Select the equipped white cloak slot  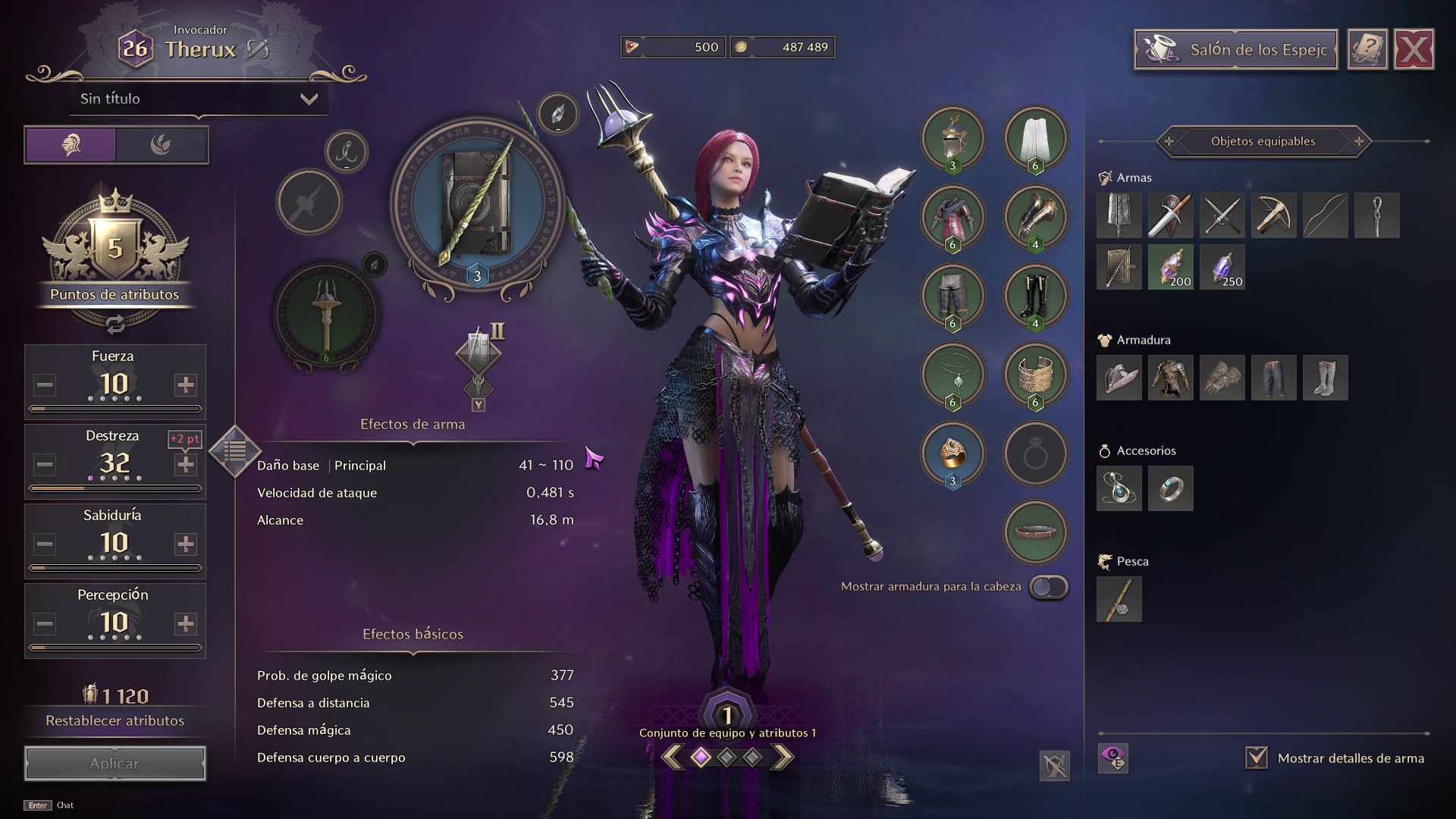pos(1035,138)
